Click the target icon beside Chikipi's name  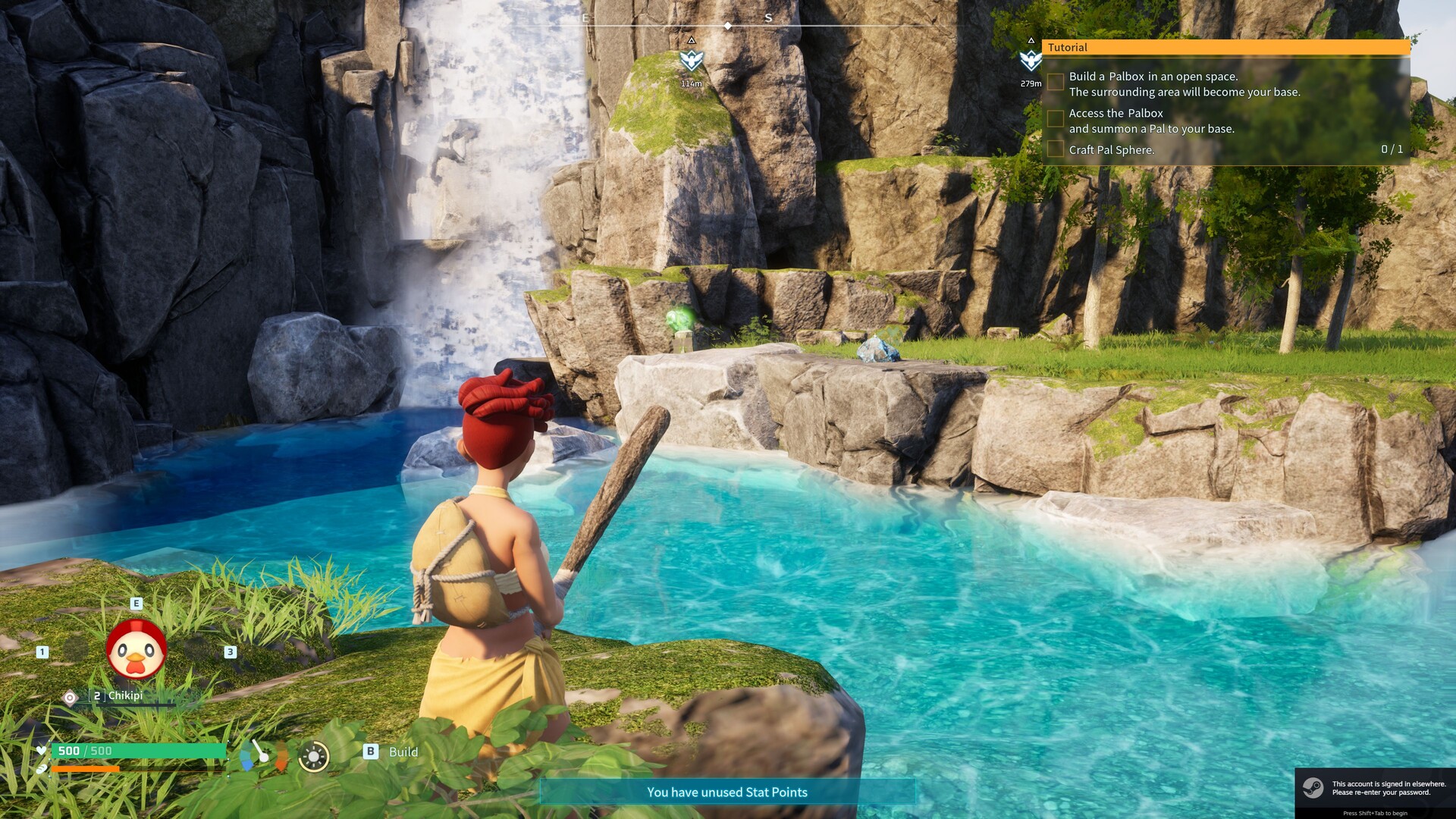tap(70, 697)
